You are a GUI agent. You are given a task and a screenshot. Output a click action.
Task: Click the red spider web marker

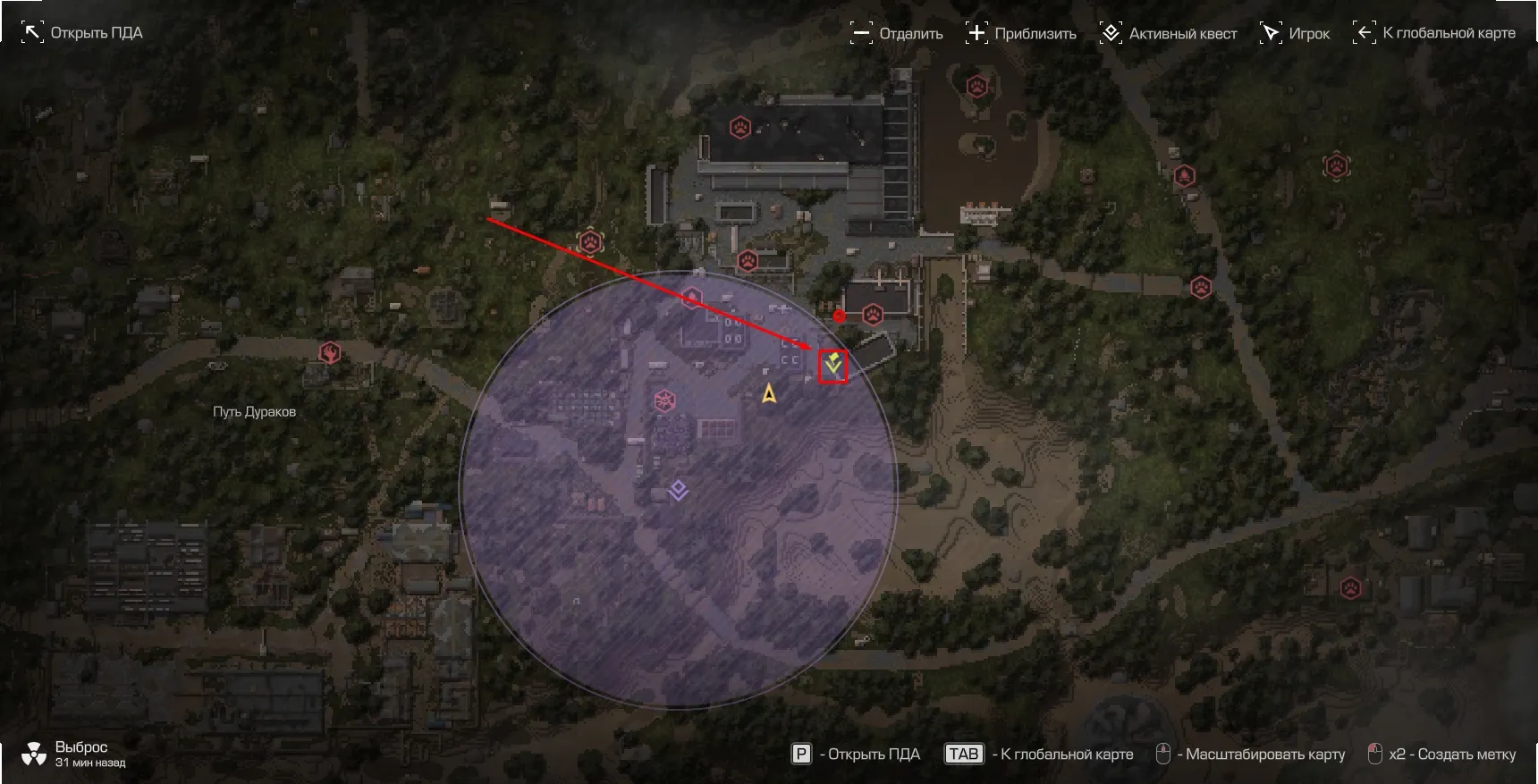click(x=664, y=400)
